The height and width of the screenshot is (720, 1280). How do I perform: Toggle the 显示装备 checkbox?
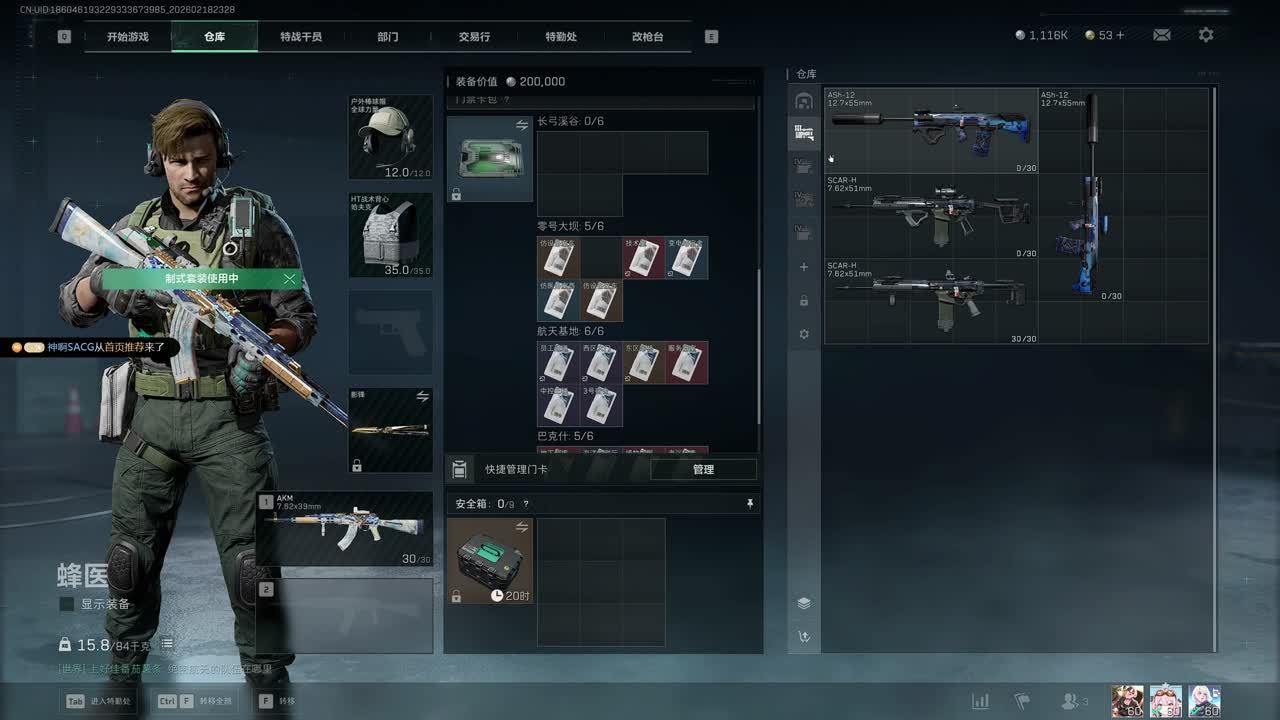(x=67, y=604)
